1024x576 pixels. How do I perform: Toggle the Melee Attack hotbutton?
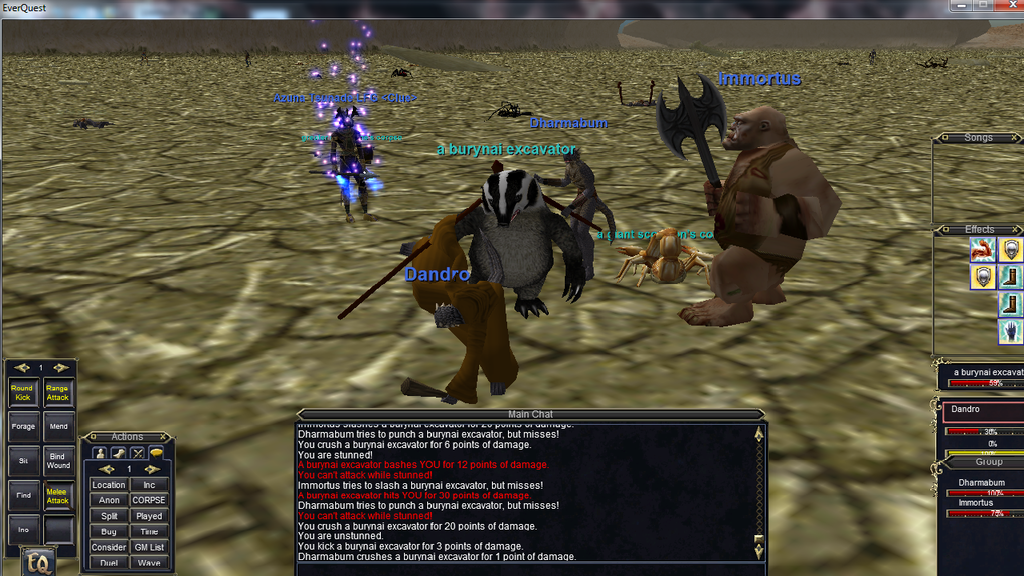pyautogui.click(x=58, y=496)
